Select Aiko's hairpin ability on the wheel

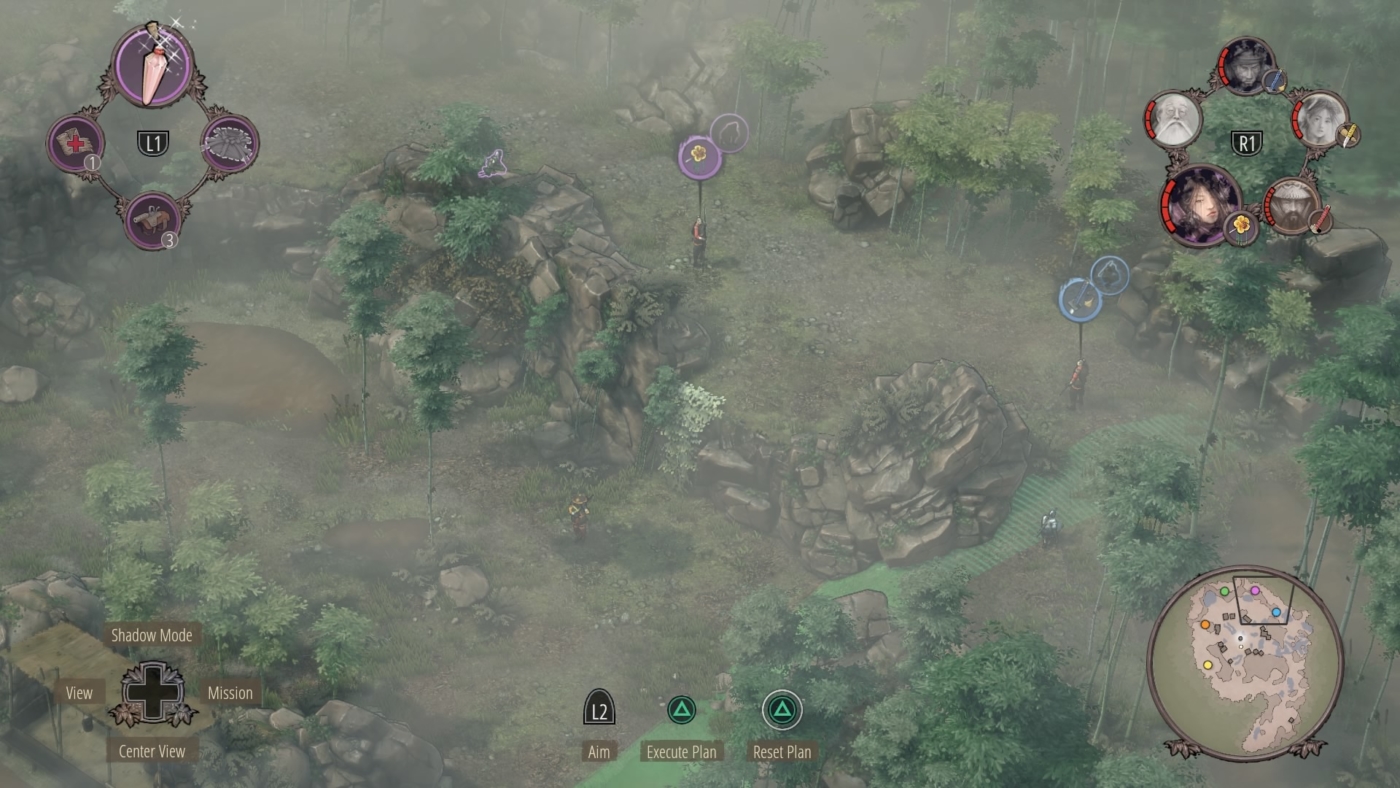click(150, 65)
